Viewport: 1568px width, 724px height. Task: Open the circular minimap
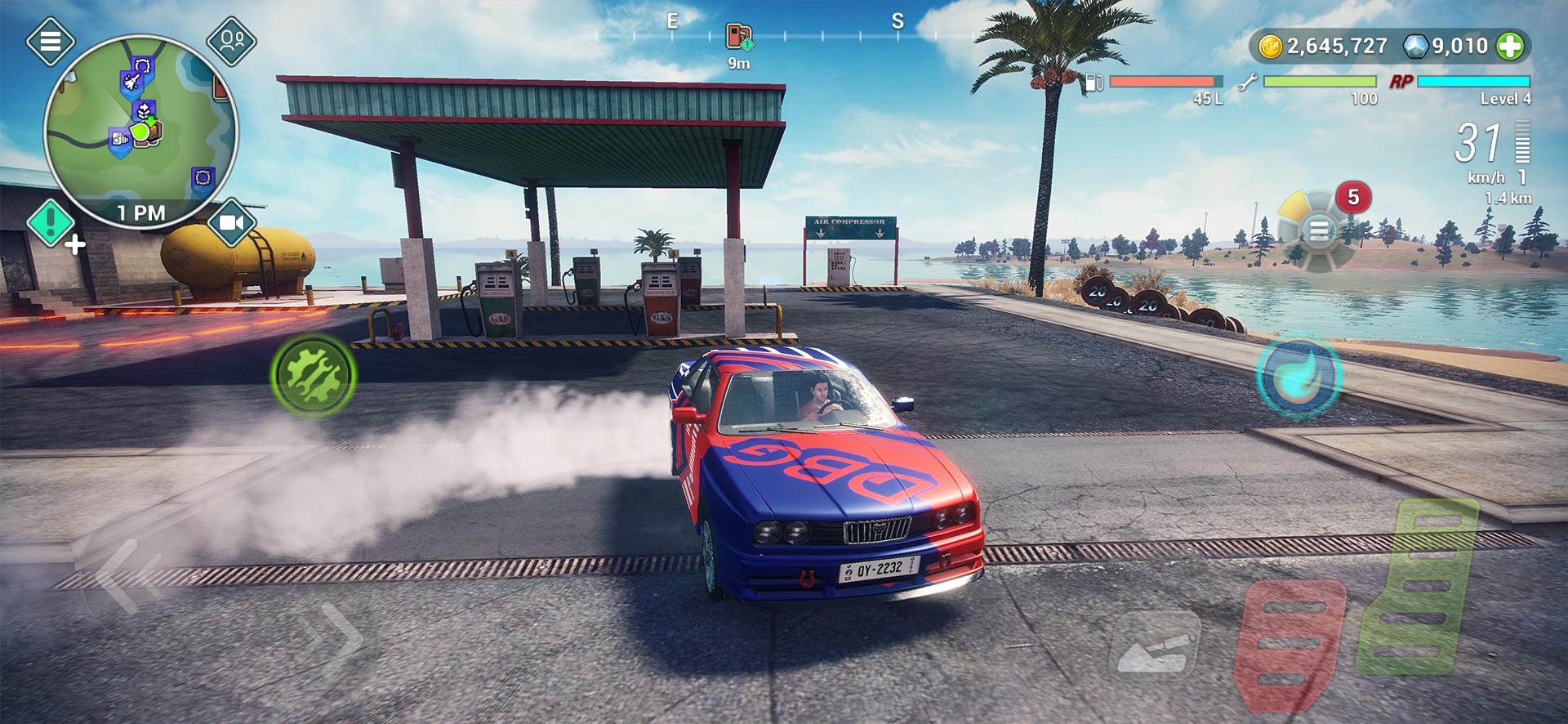click(140, 131)
